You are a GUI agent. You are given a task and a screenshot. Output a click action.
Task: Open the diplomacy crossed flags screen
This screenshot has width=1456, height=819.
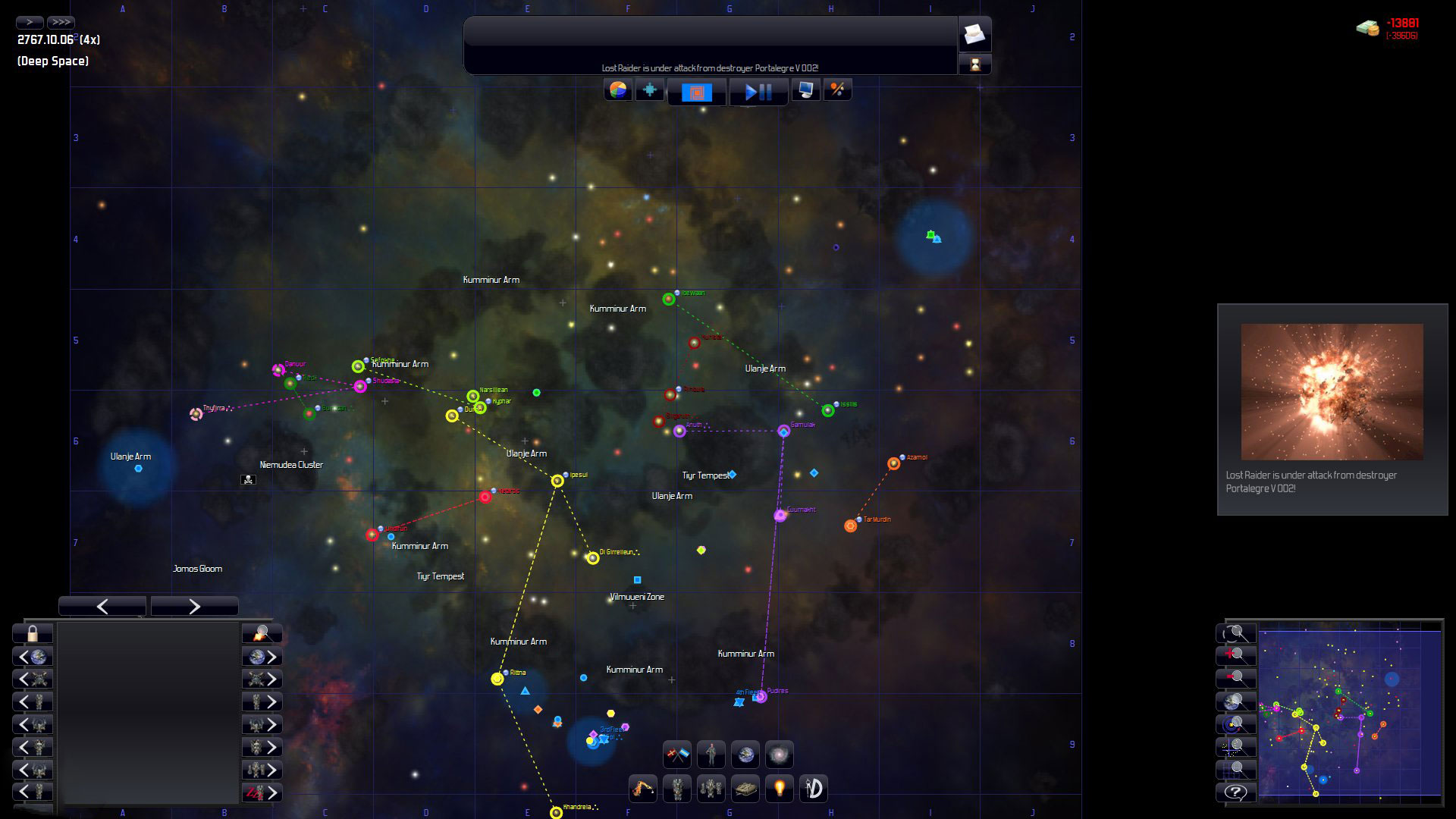pos(677,755)
